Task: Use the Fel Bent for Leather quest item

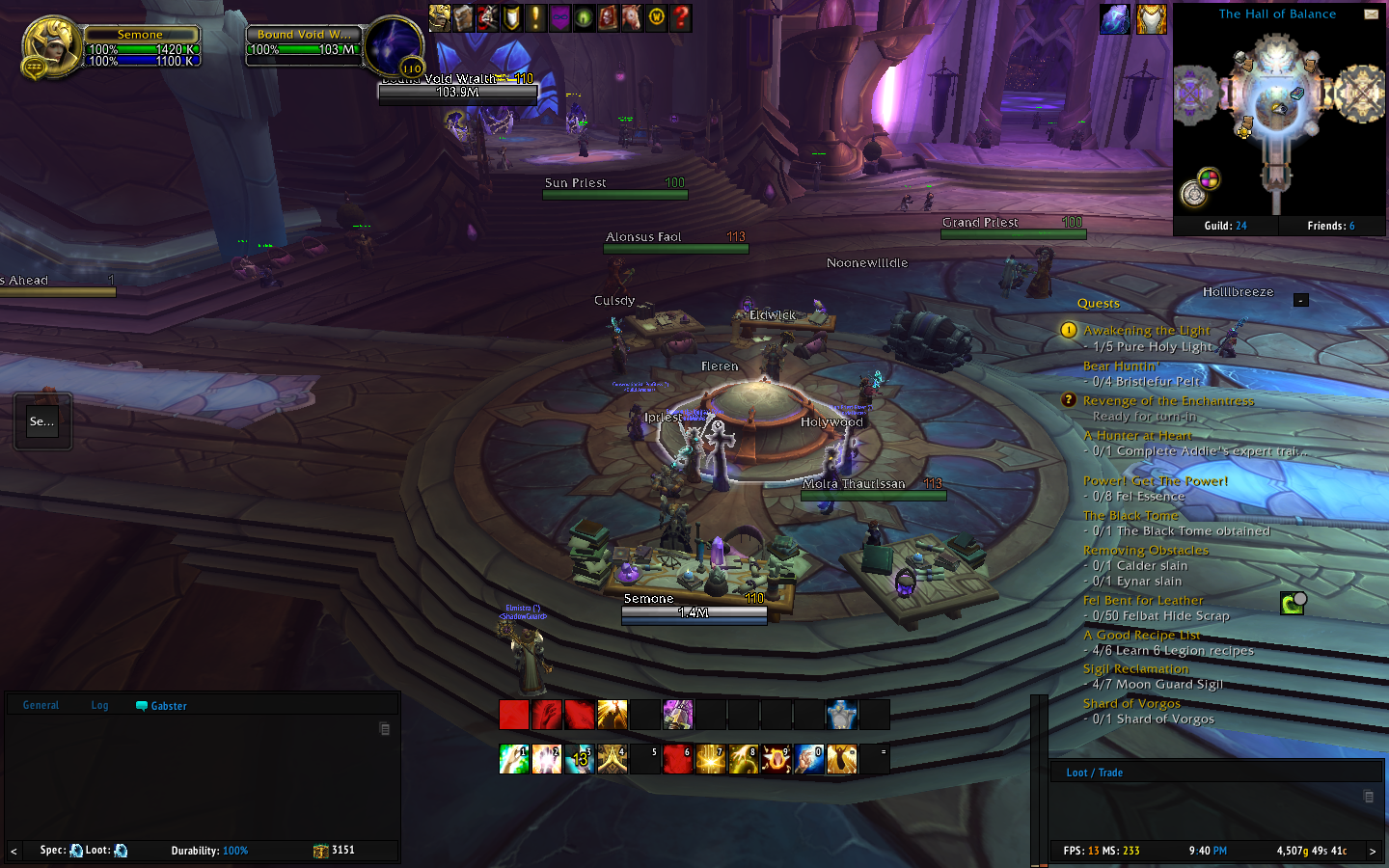Action: (x=1292, y=604)
